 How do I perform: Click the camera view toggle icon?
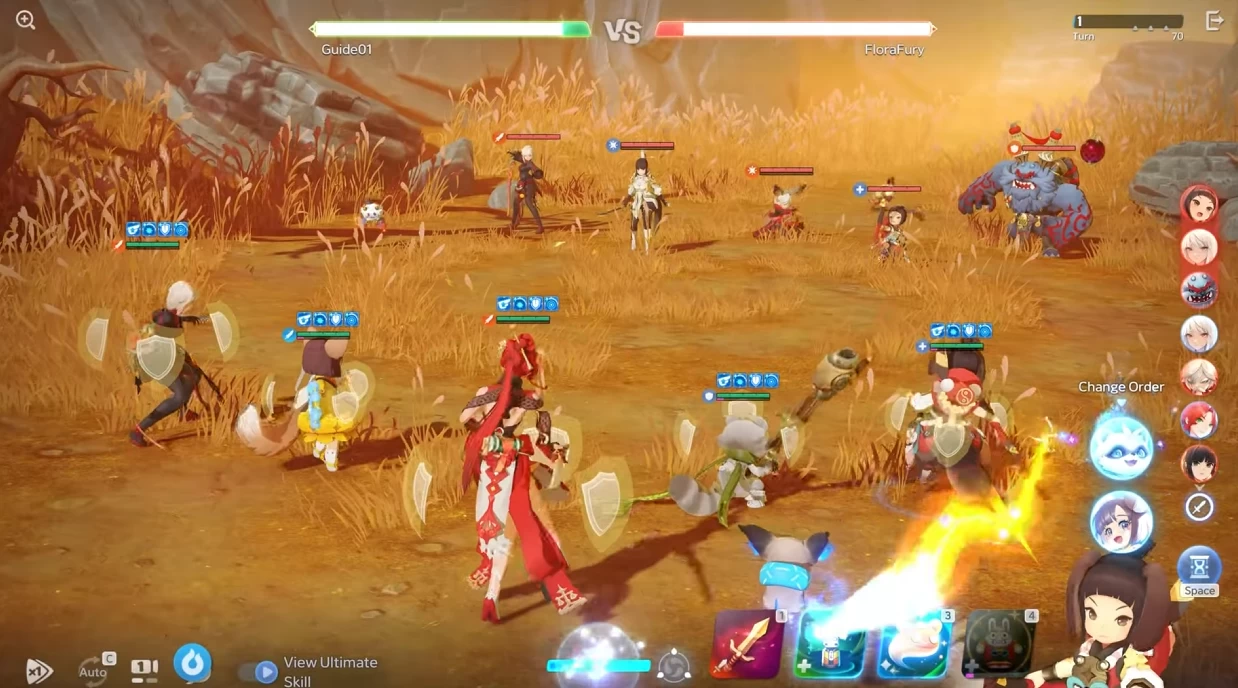coord(144,668)
